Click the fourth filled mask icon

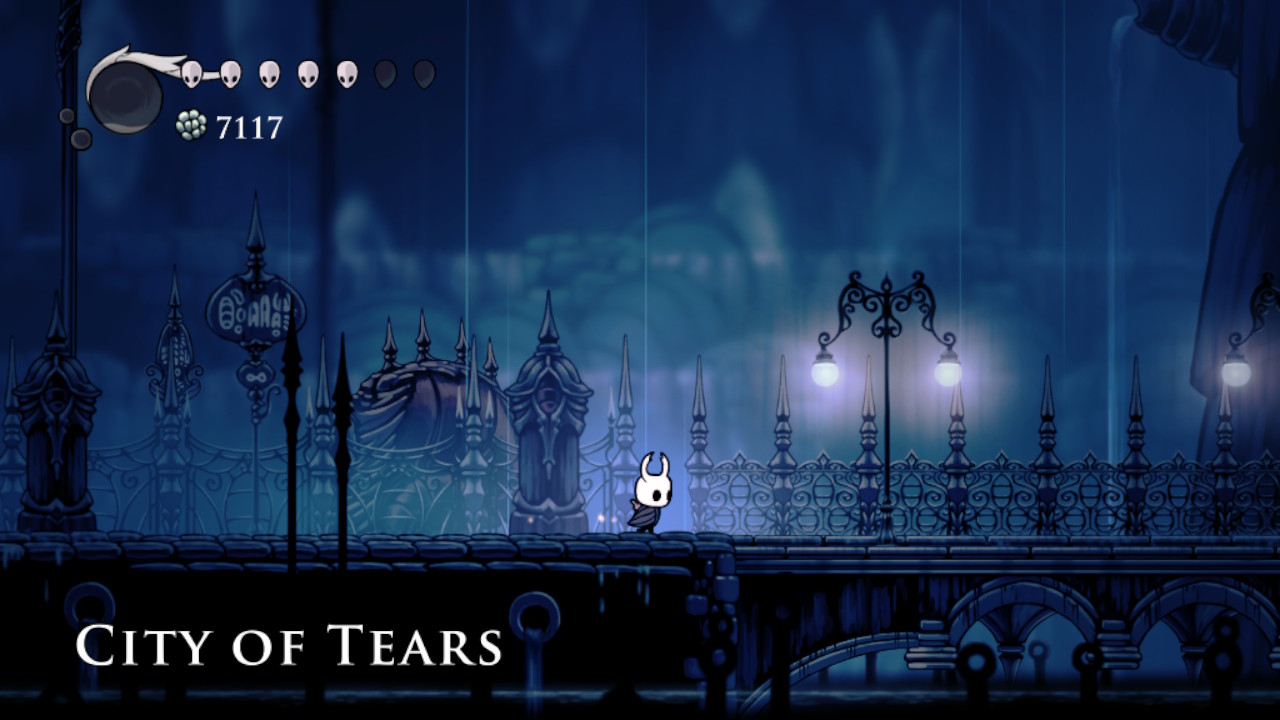(308, 75)
